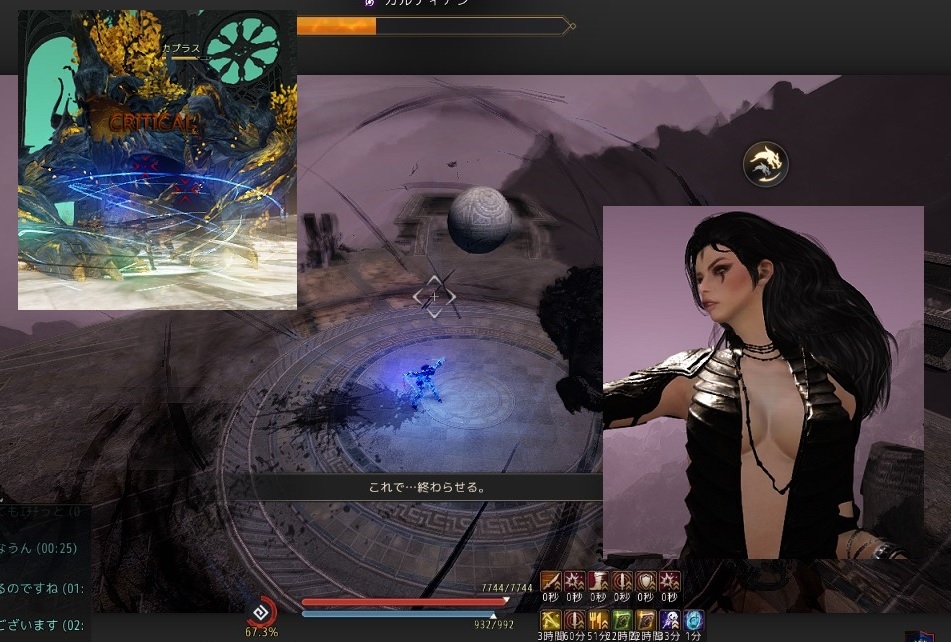Select the orange sword buff icon

(550, 582)
